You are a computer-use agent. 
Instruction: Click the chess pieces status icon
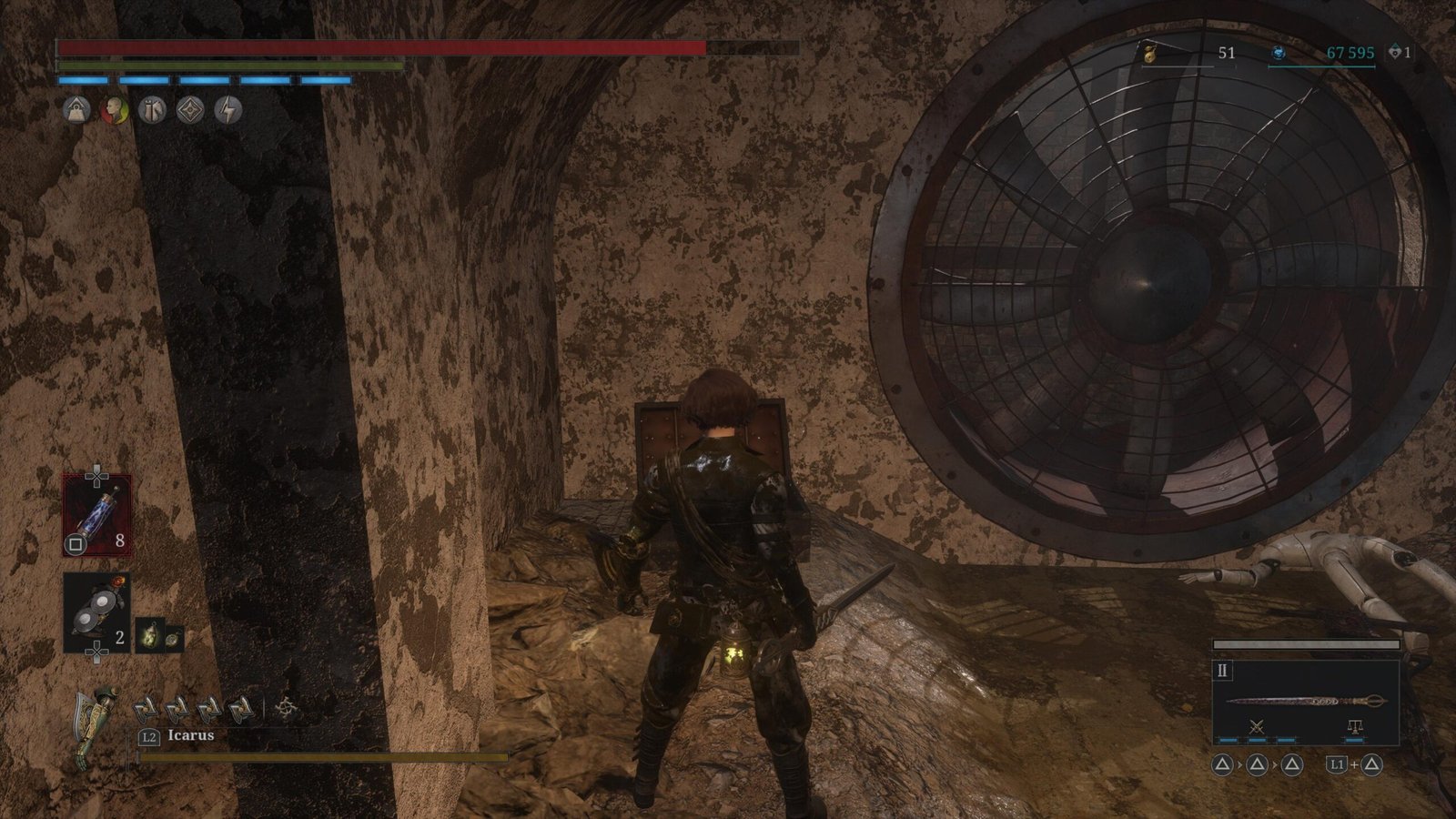point(152,111)
